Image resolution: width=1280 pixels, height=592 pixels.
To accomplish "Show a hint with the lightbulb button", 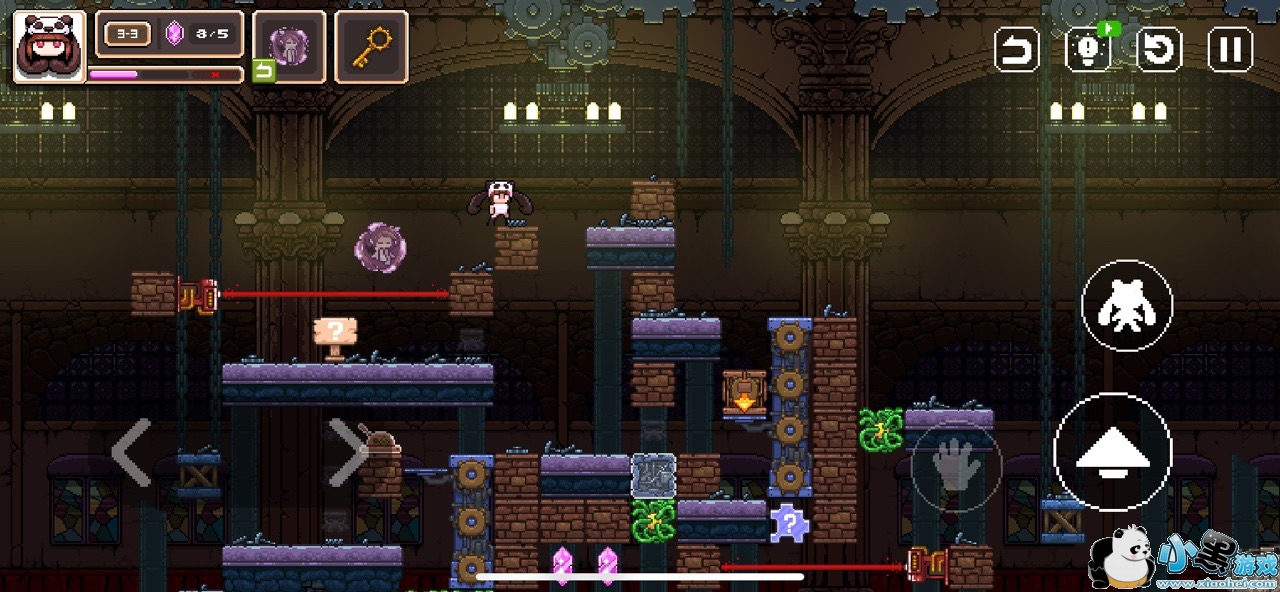I will 1089,49.
